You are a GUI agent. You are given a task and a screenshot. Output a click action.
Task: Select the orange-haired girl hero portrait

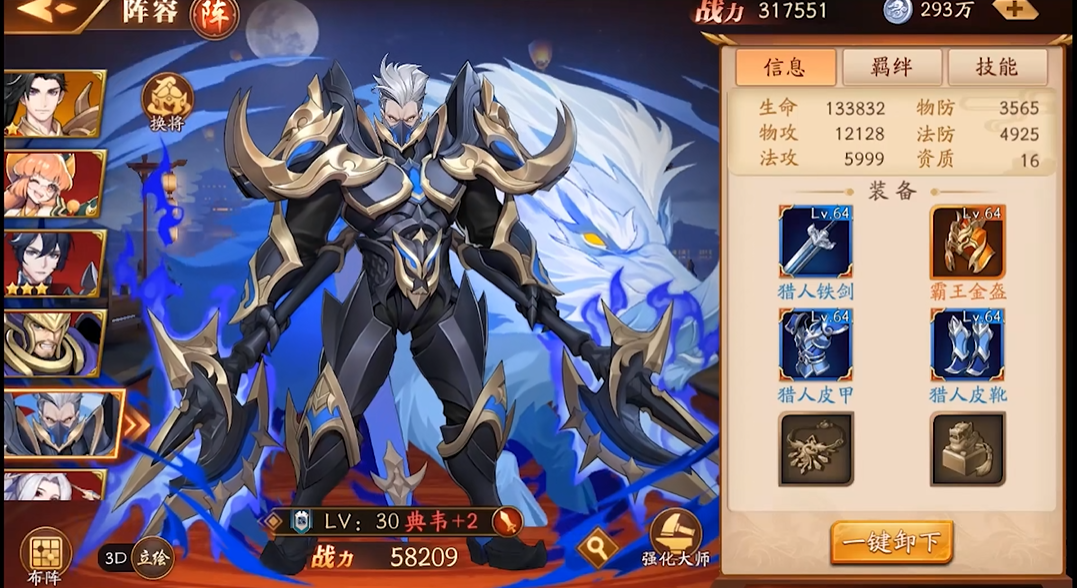[54, 183]
